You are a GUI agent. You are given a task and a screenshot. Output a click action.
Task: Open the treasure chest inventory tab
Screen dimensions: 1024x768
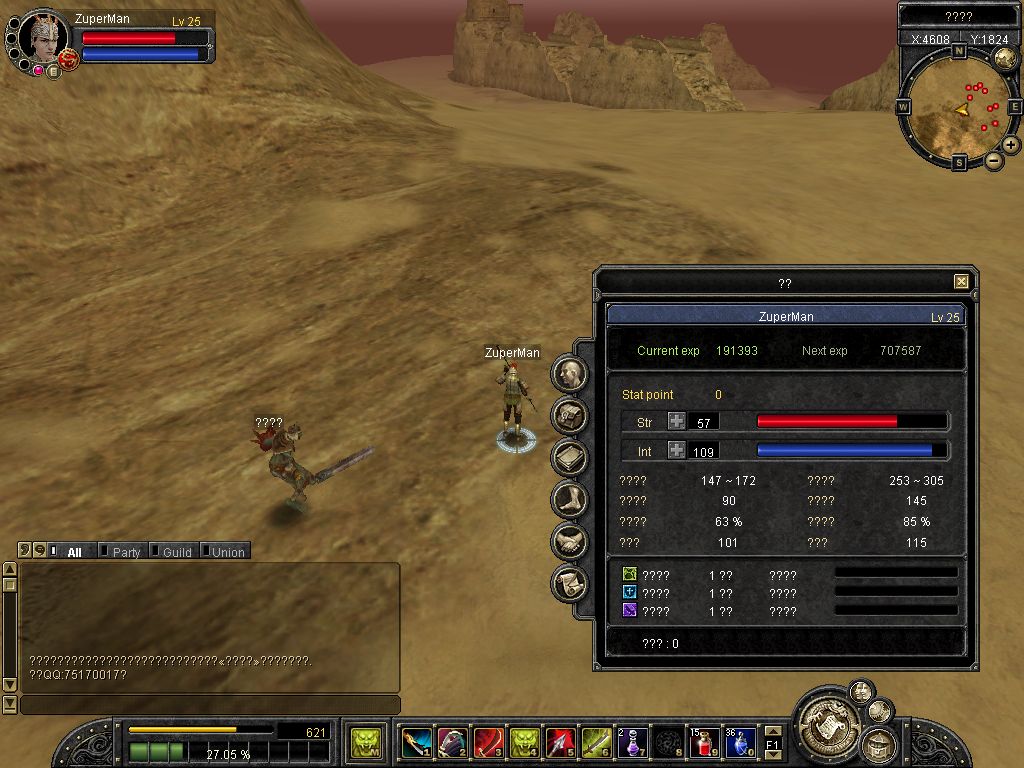pos(569,415)
